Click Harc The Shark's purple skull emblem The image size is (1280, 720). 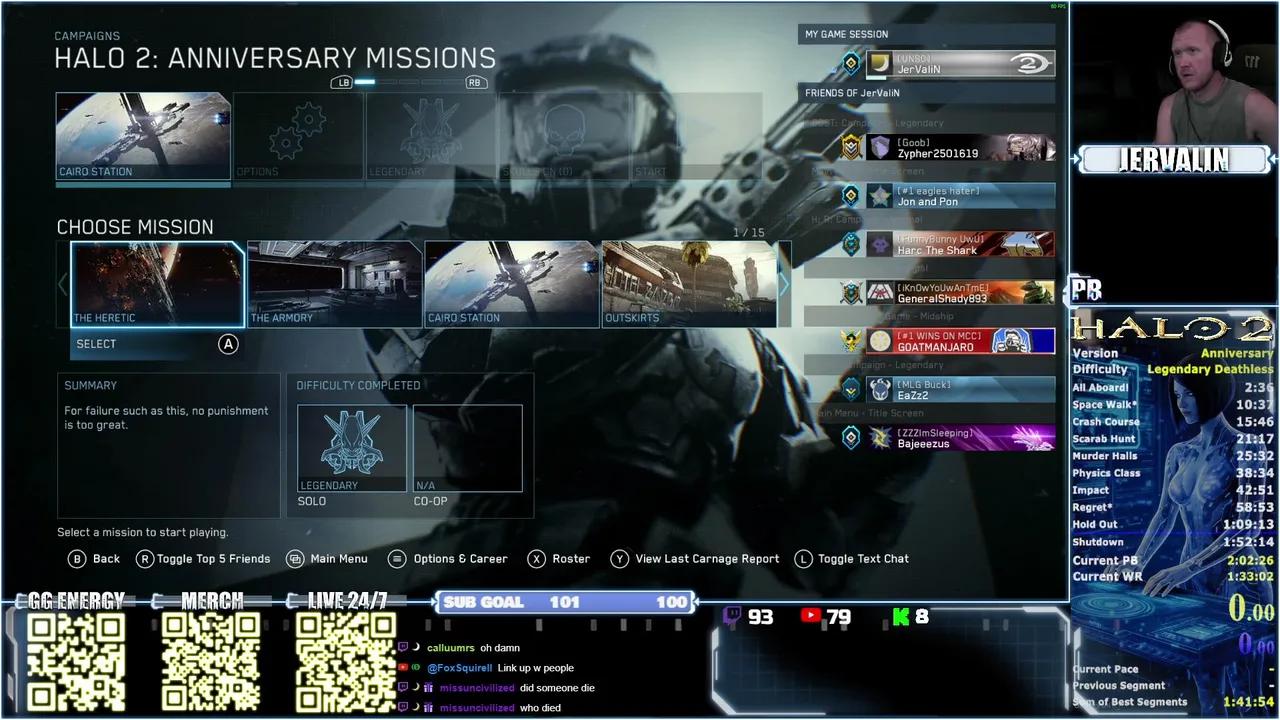[x=882, y=243]
